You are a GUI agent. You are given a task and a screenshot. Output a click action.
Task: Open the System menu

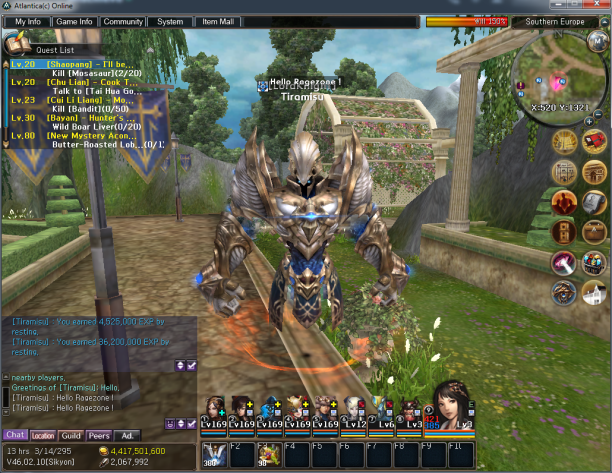pyautogui.click(x=170, y=21)
